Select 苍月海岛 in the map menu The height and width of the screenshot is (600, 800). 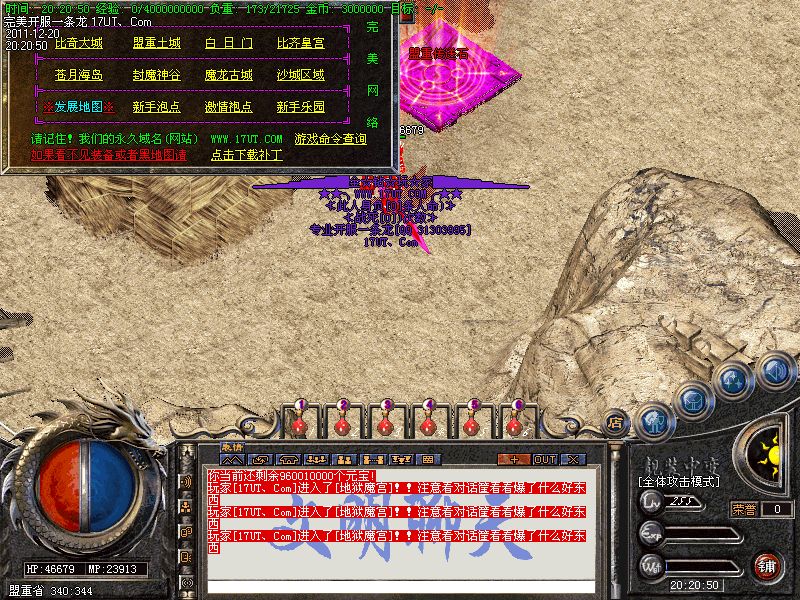point(79,75)
